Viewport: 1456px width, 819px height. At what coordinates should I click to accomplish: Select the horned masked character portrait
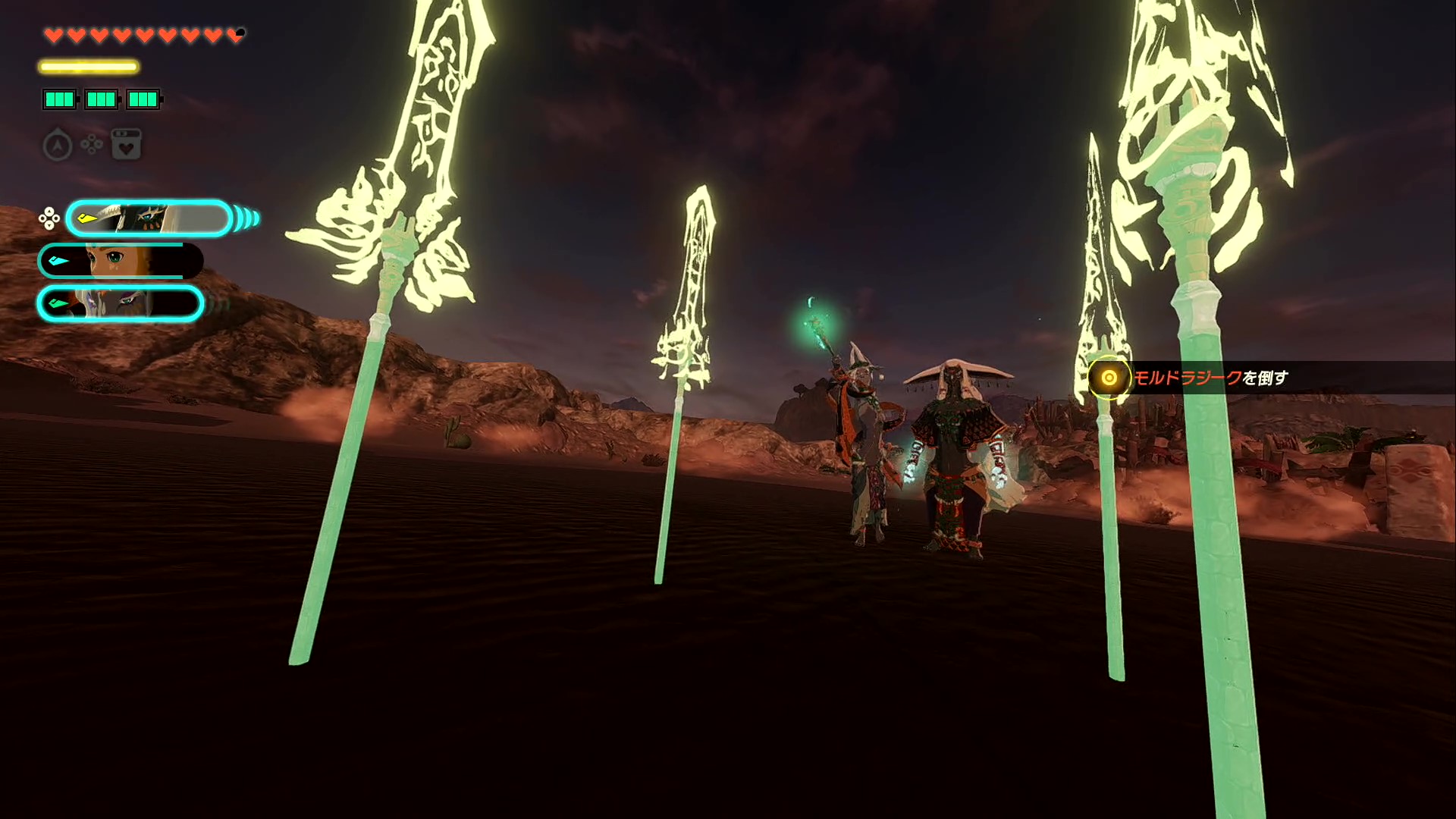[149, 219]
